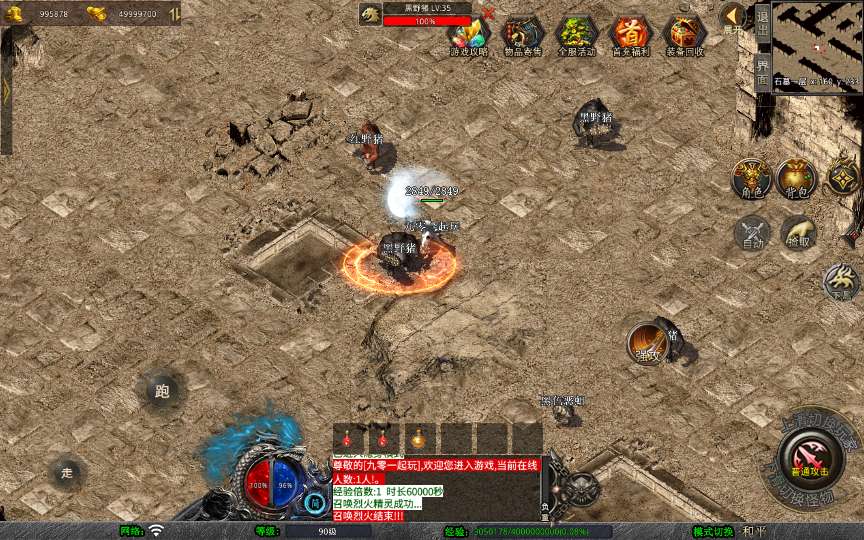Screen dimensions: 864x540
Task: Close the 黑野猪 target frame
Action: tap(488, 13)
